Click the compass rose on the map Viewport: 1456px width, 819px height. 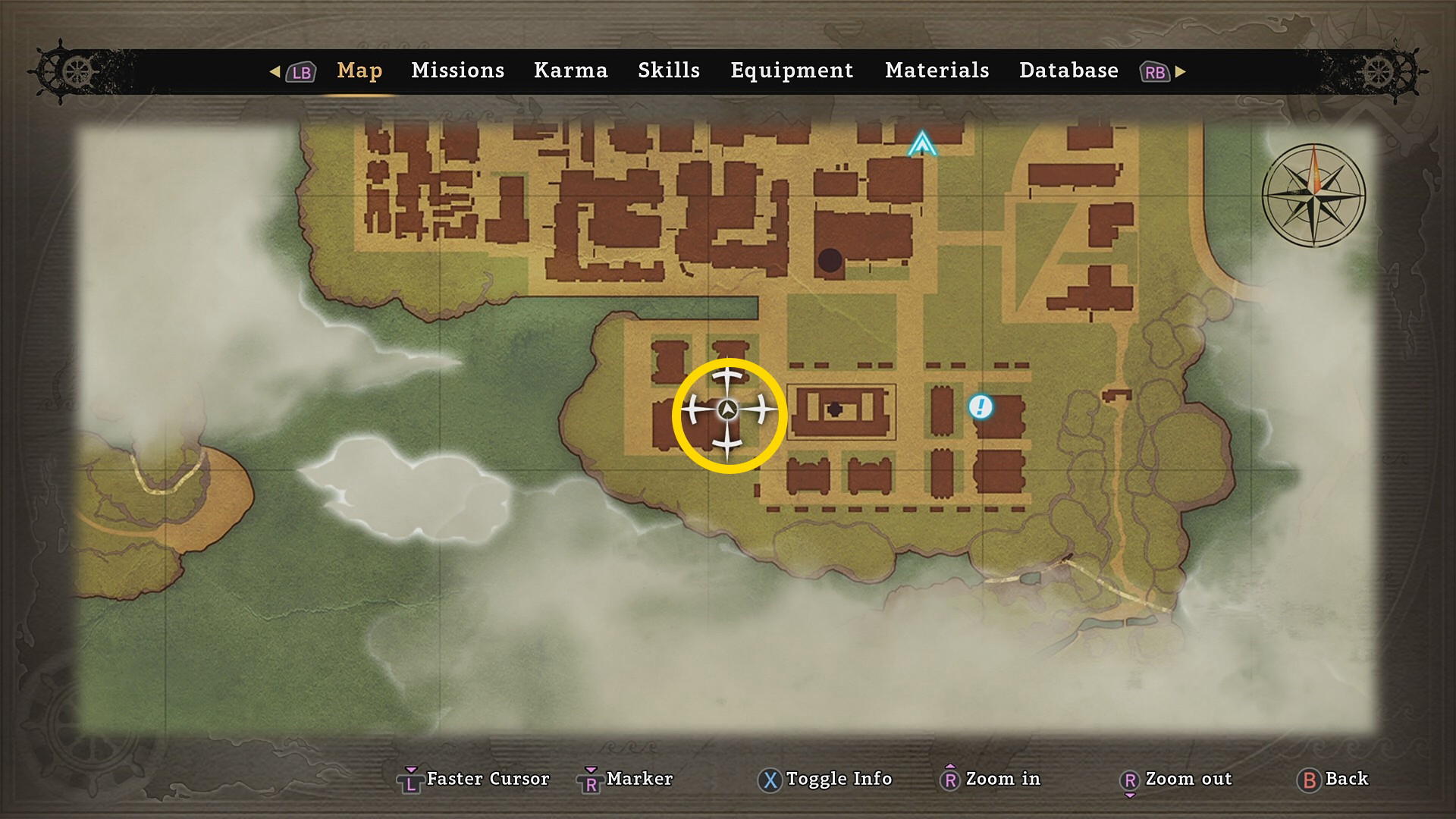point(1313,196)
